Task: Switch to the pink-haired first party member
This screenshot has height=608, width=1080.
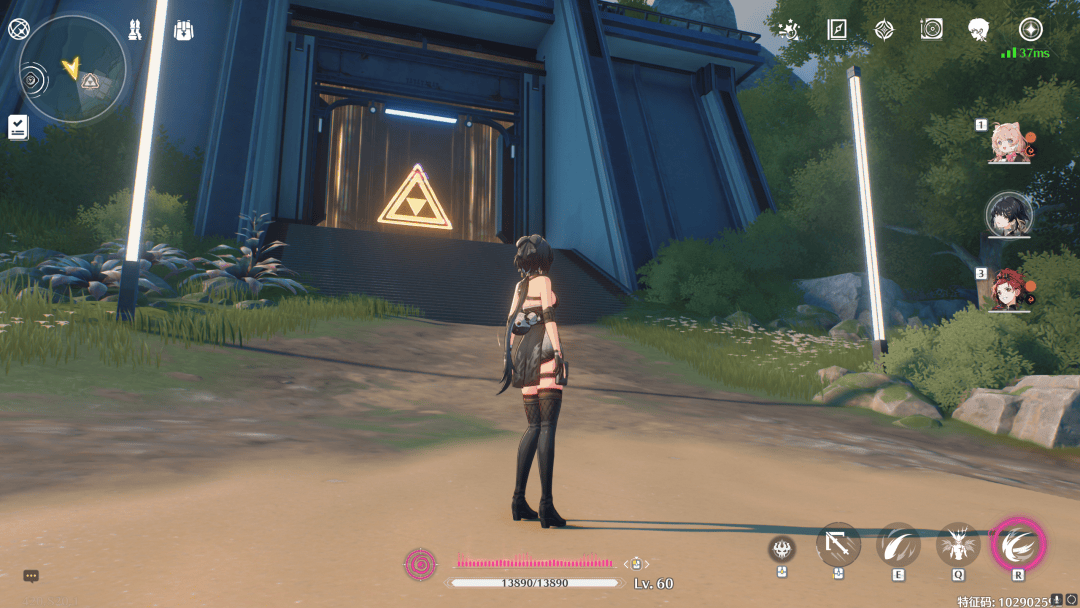Action: click(x=1008, y=143)
